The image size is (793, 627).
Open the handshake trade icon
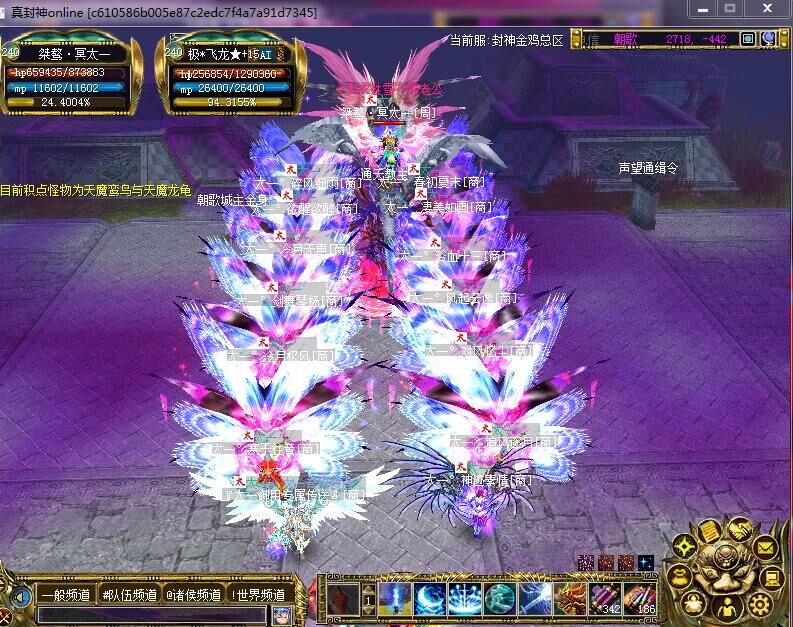(739, 528)
